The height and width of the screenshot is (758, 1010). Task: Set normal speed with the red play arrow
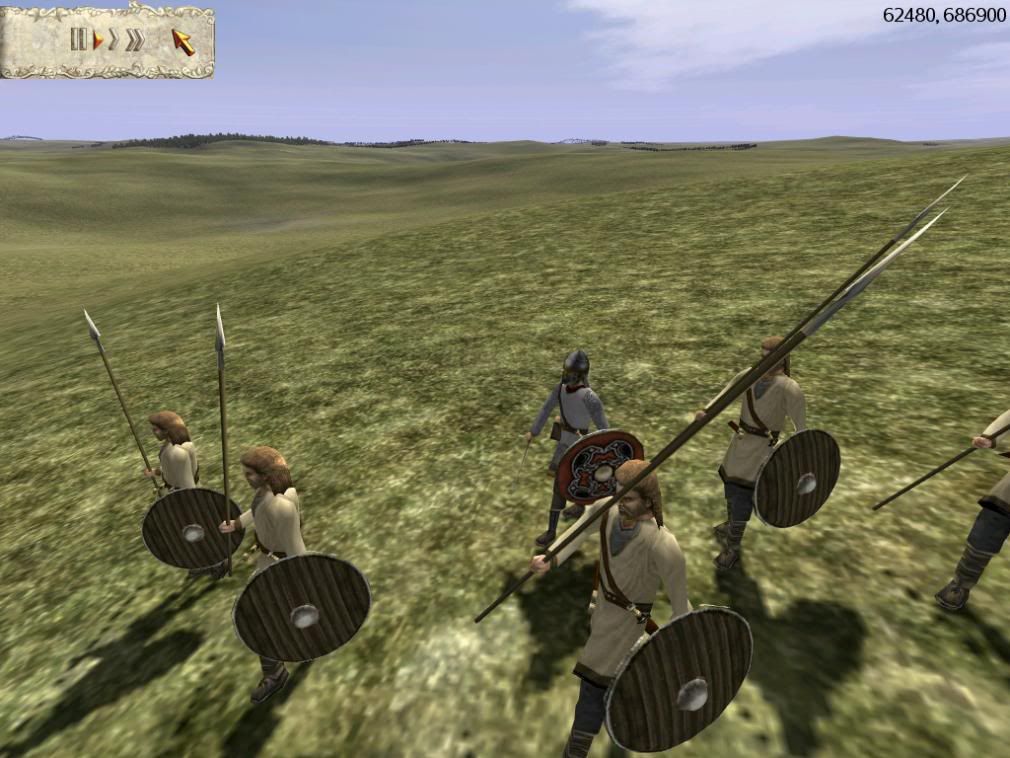pos(98,40)
